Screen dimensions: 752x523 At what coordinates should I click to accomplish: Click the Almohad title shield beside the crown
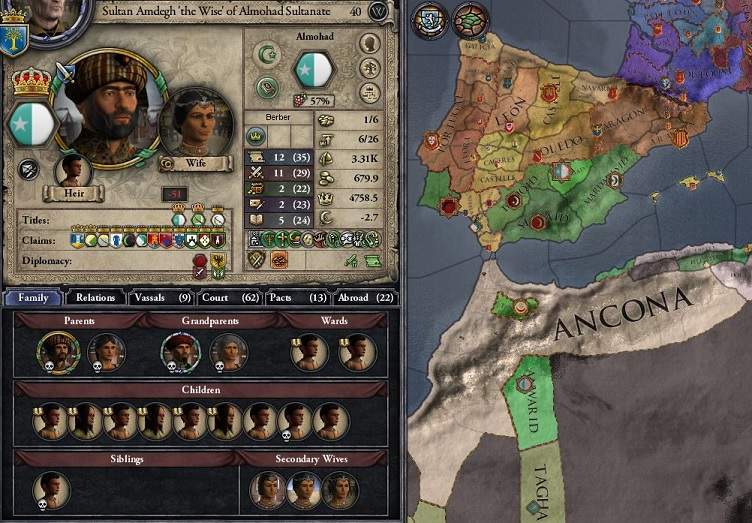tap(20, 120)
